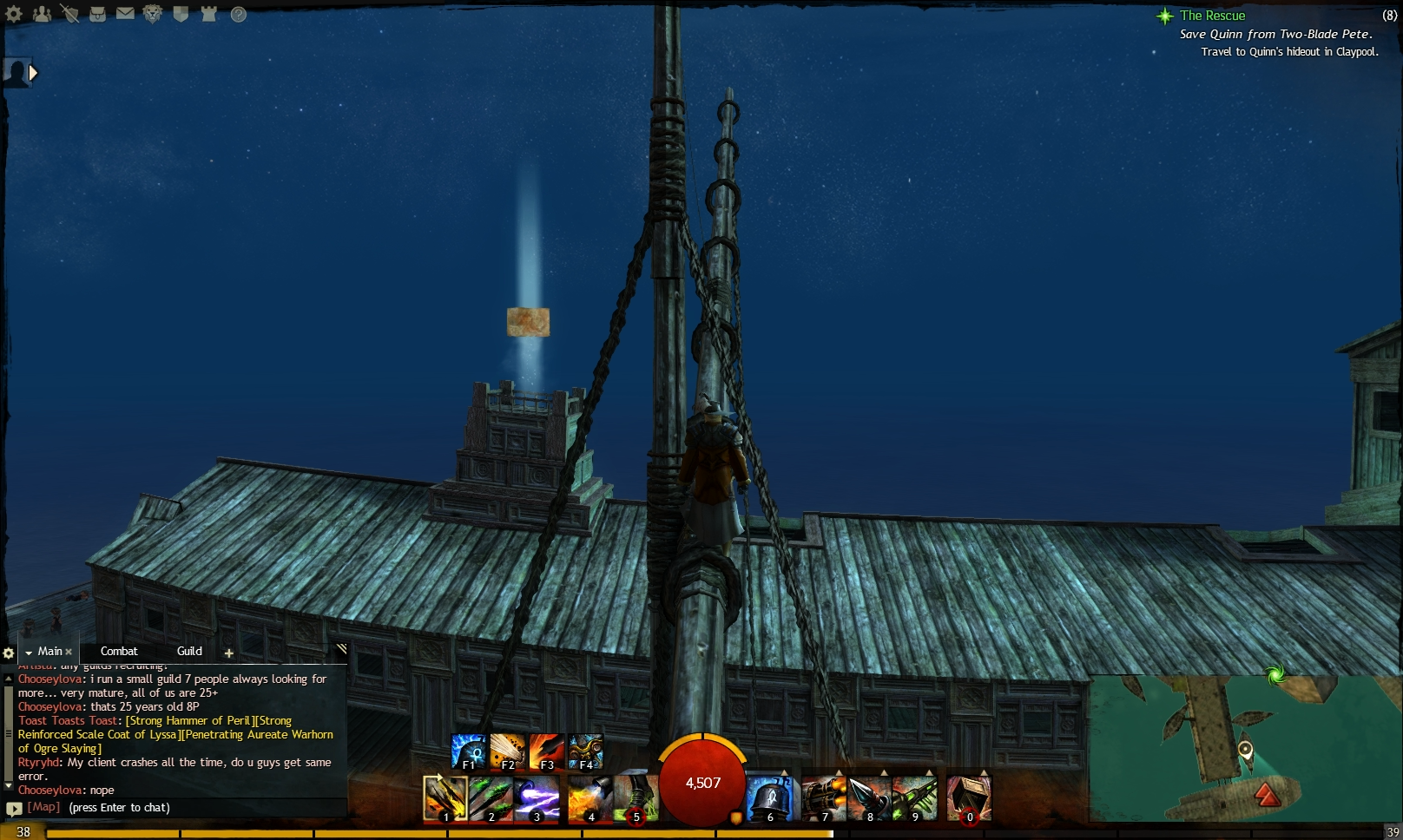Add a new chat tab with the plus button

228,653
